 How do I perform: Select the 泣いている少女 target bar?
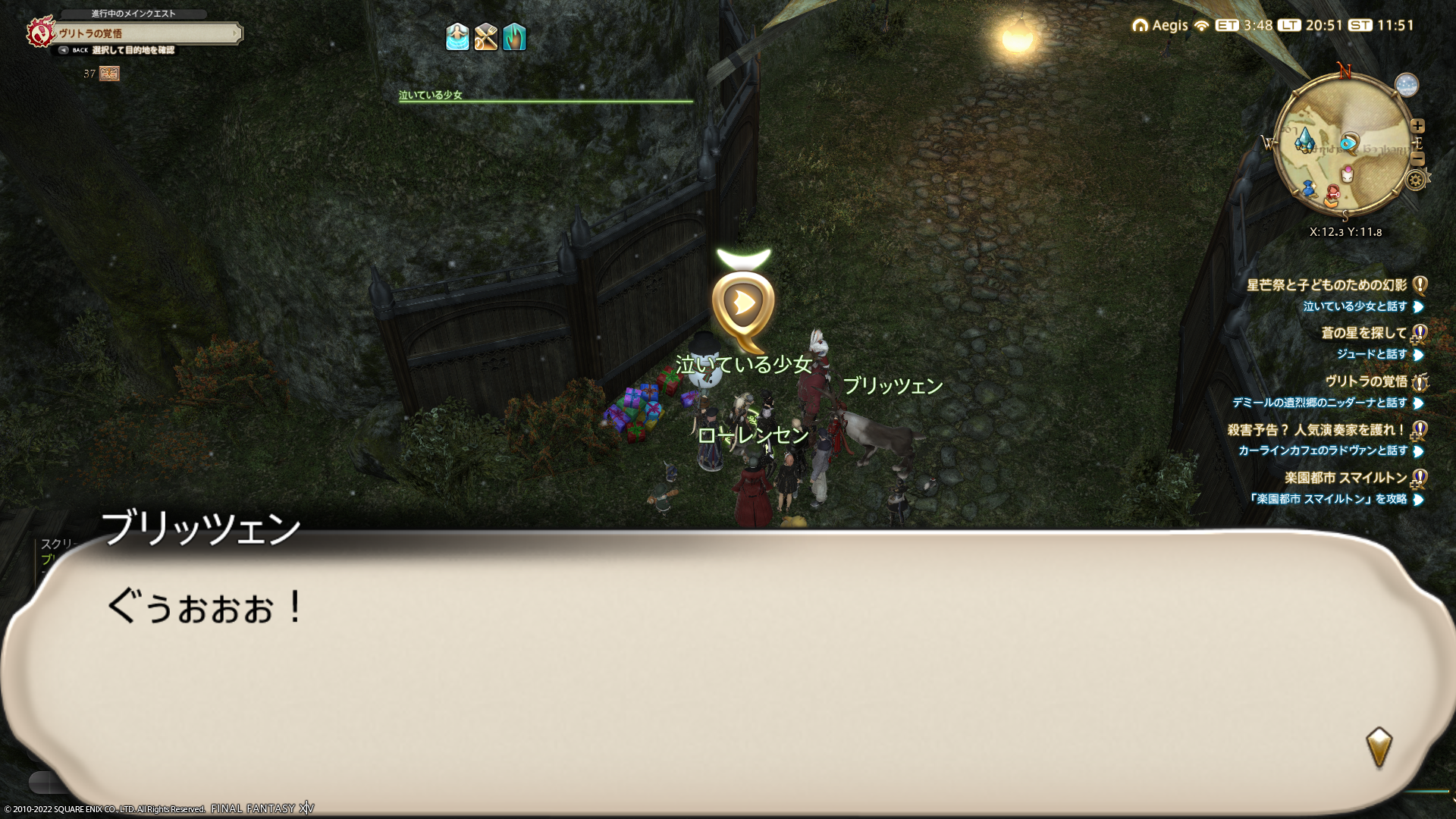tap(544, 96)
